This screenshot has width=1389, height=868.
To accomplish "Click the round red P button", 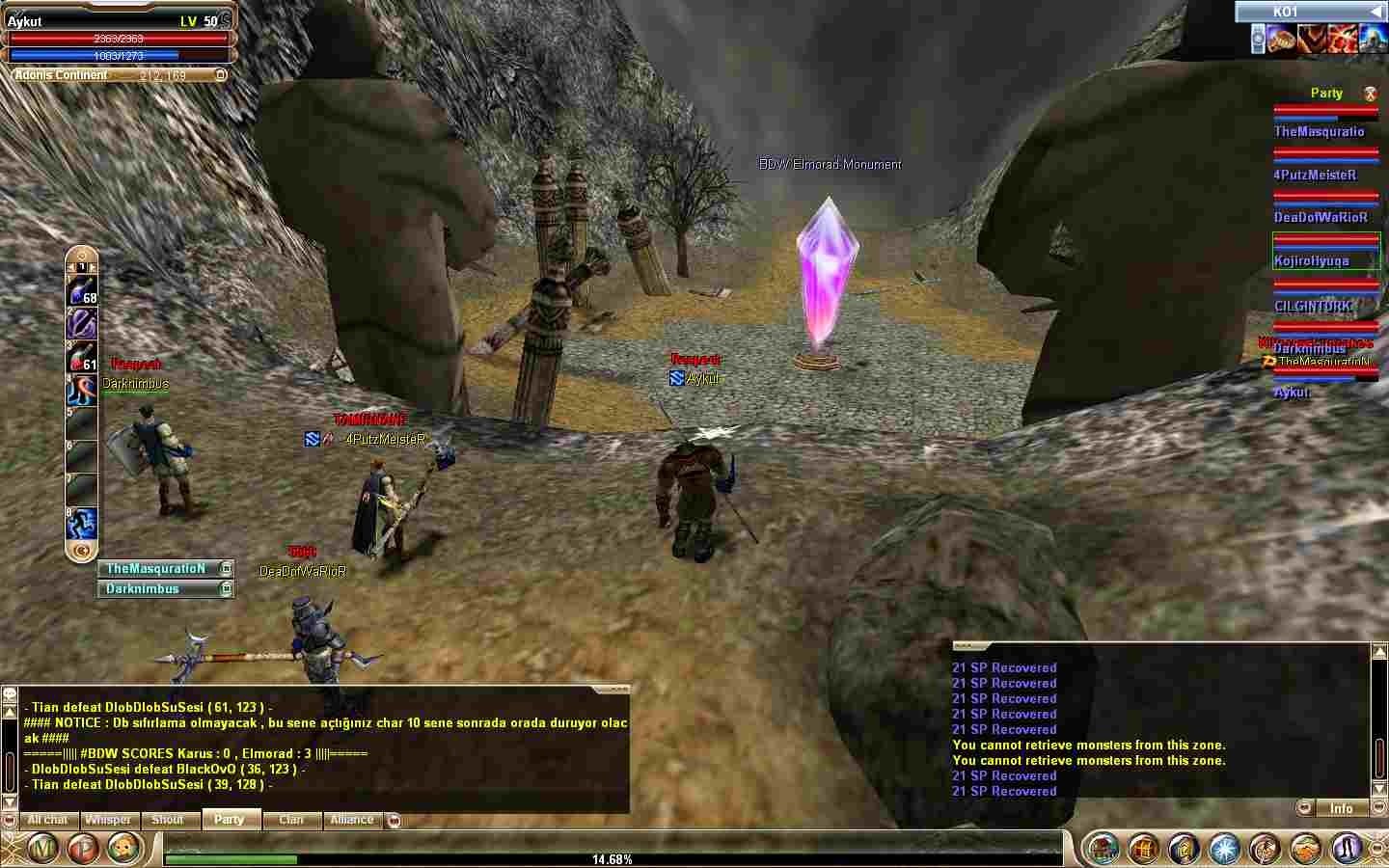I will click(x=84, y=849).
